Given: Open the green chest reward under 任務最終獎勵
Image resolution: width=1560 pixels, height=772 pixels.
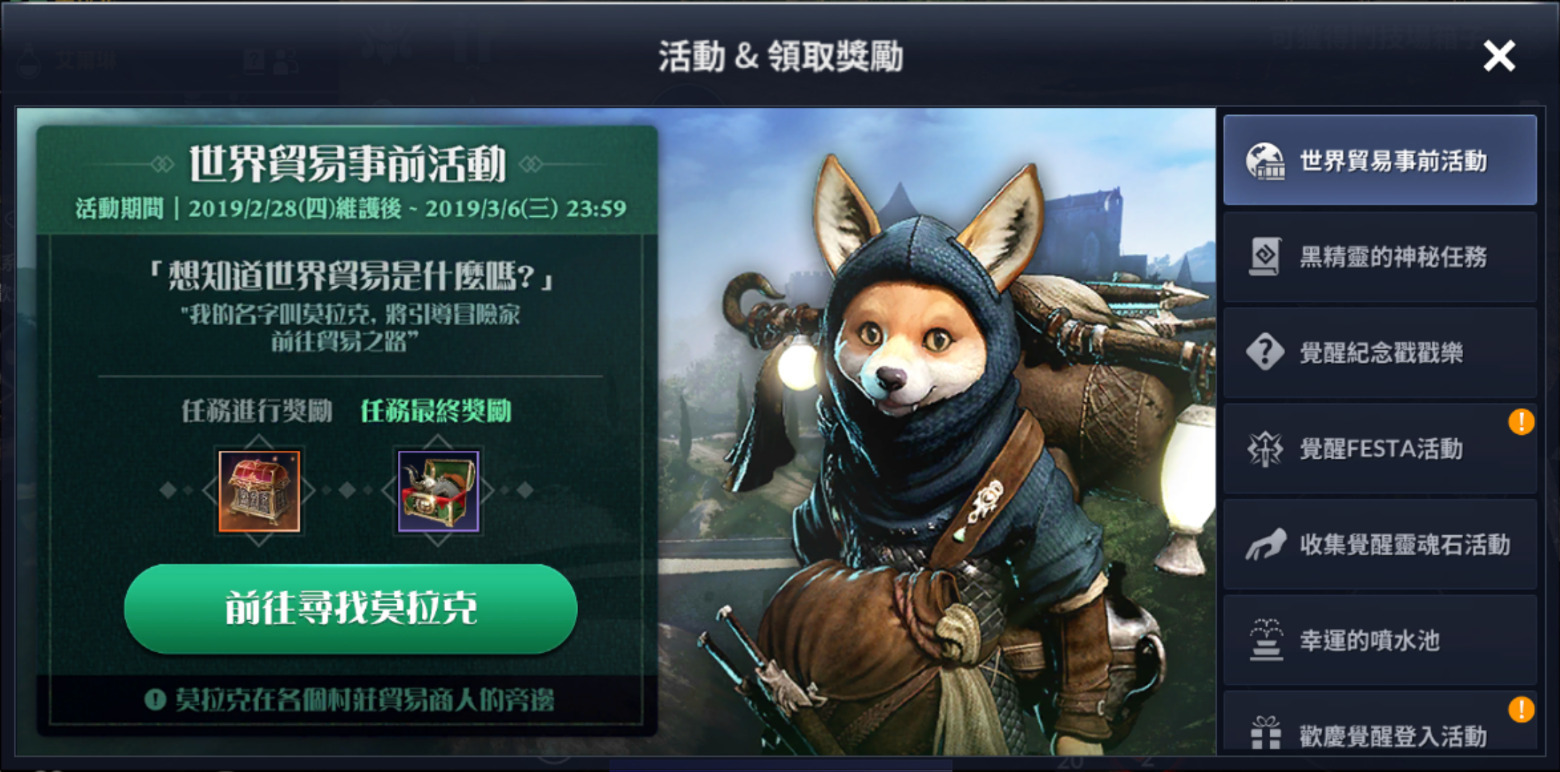Looking at the screenshot, I should pos(438,490).
